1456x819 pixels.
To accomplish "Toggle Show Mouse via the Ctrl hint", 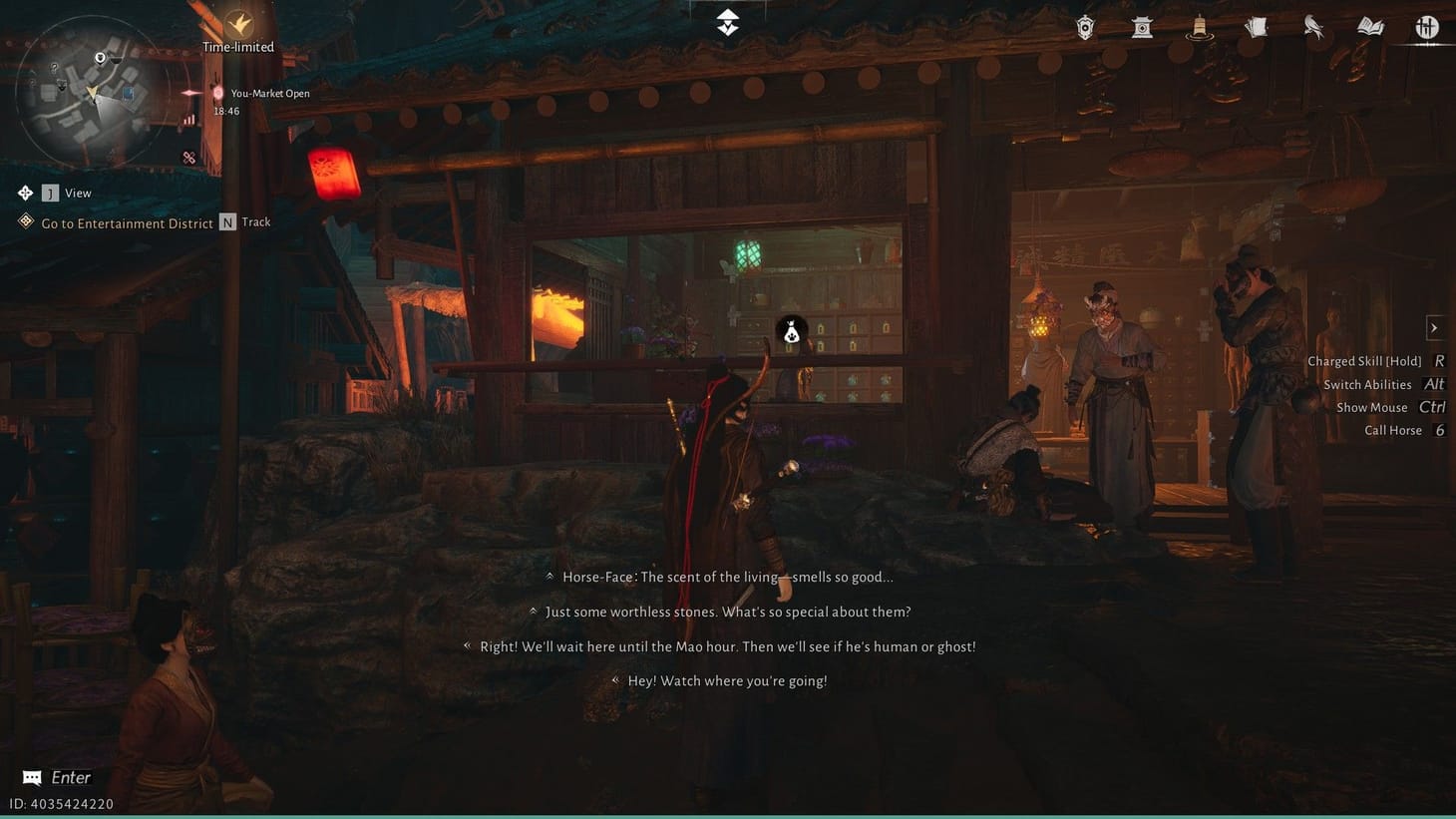I will [x=1432, y=407].
